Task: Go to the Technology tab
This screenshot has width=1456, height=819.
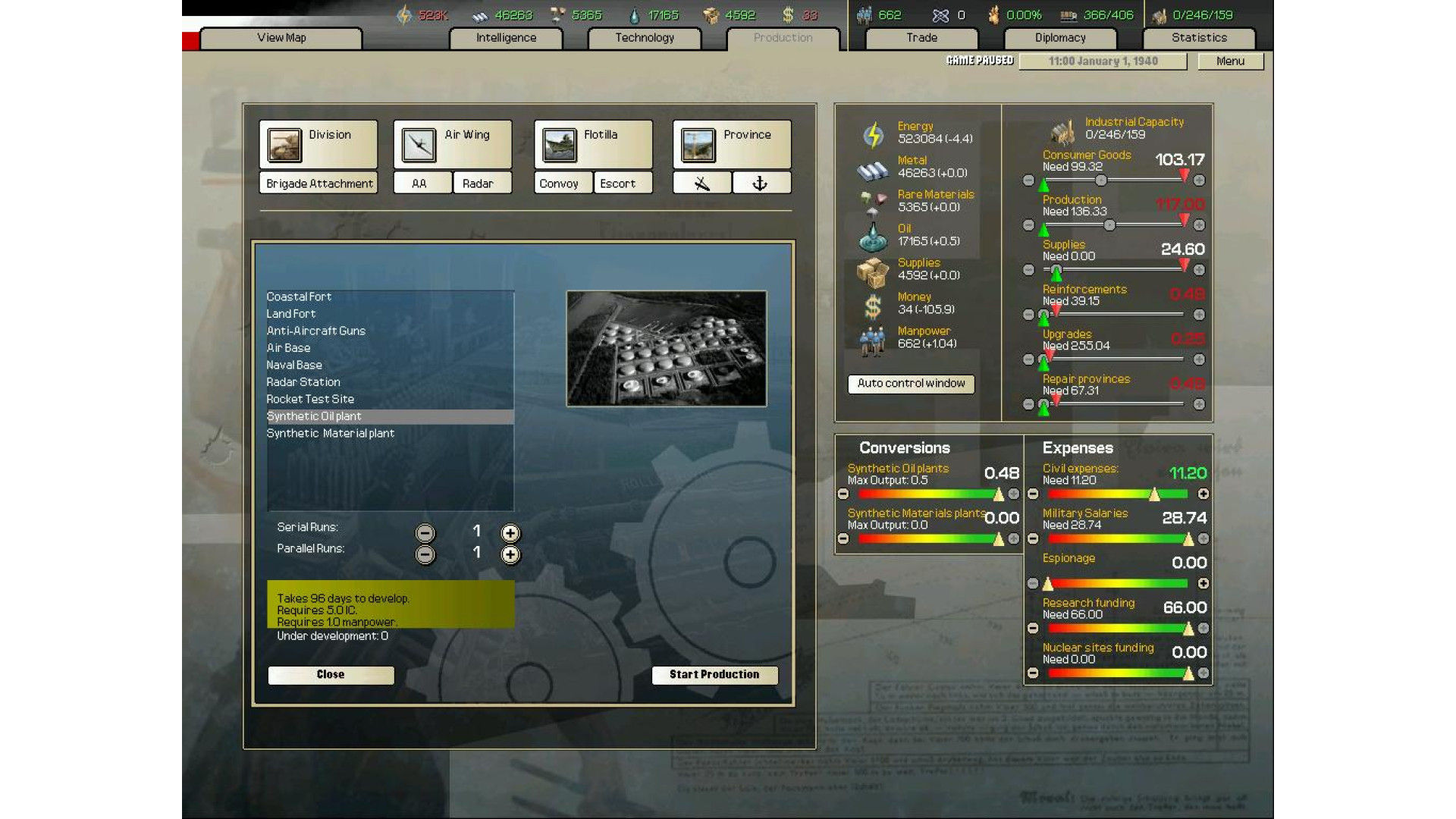Action: 645,38
